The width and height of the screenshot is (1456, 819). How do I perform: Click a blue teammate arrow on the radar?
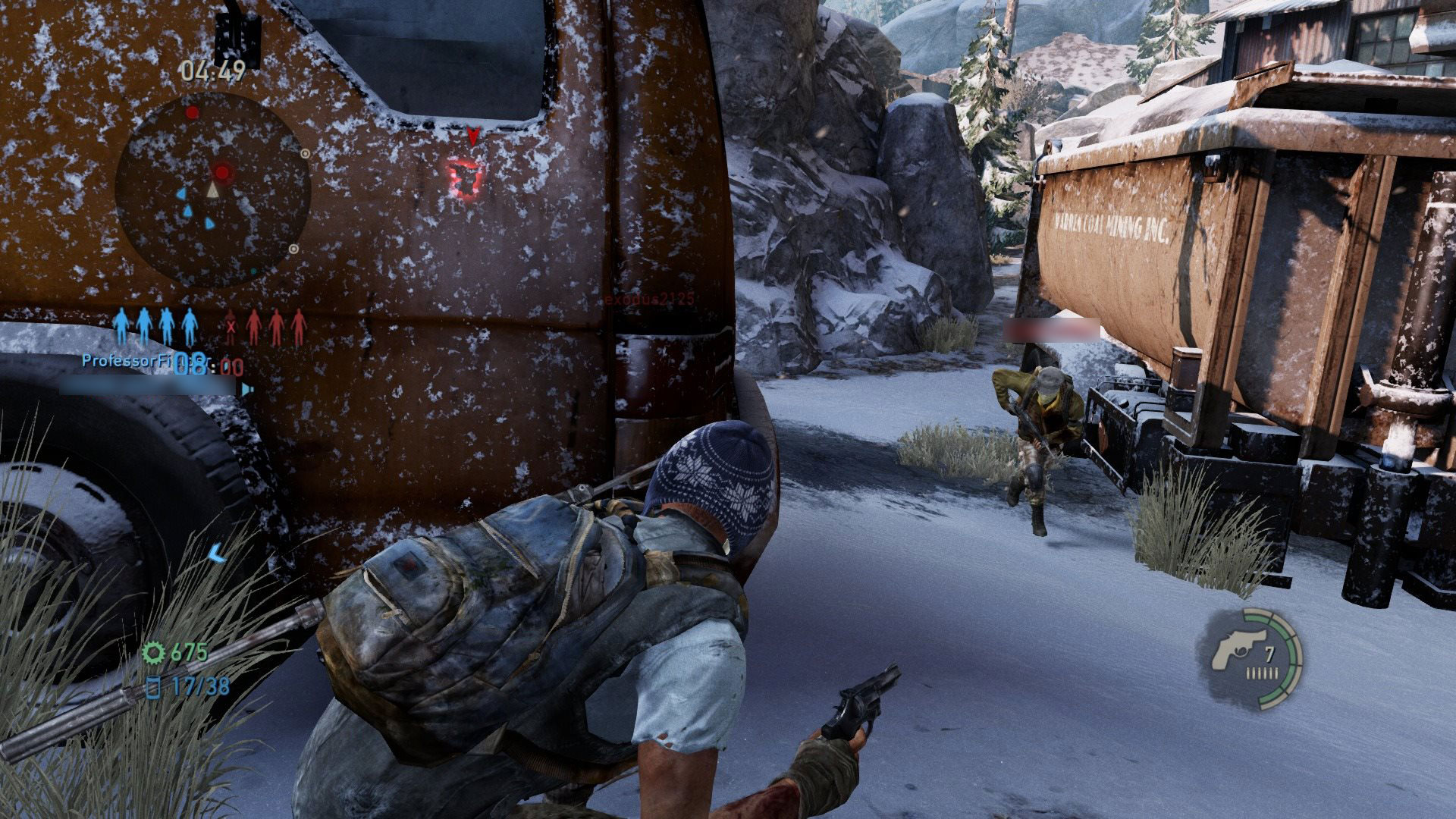[183, 193]
